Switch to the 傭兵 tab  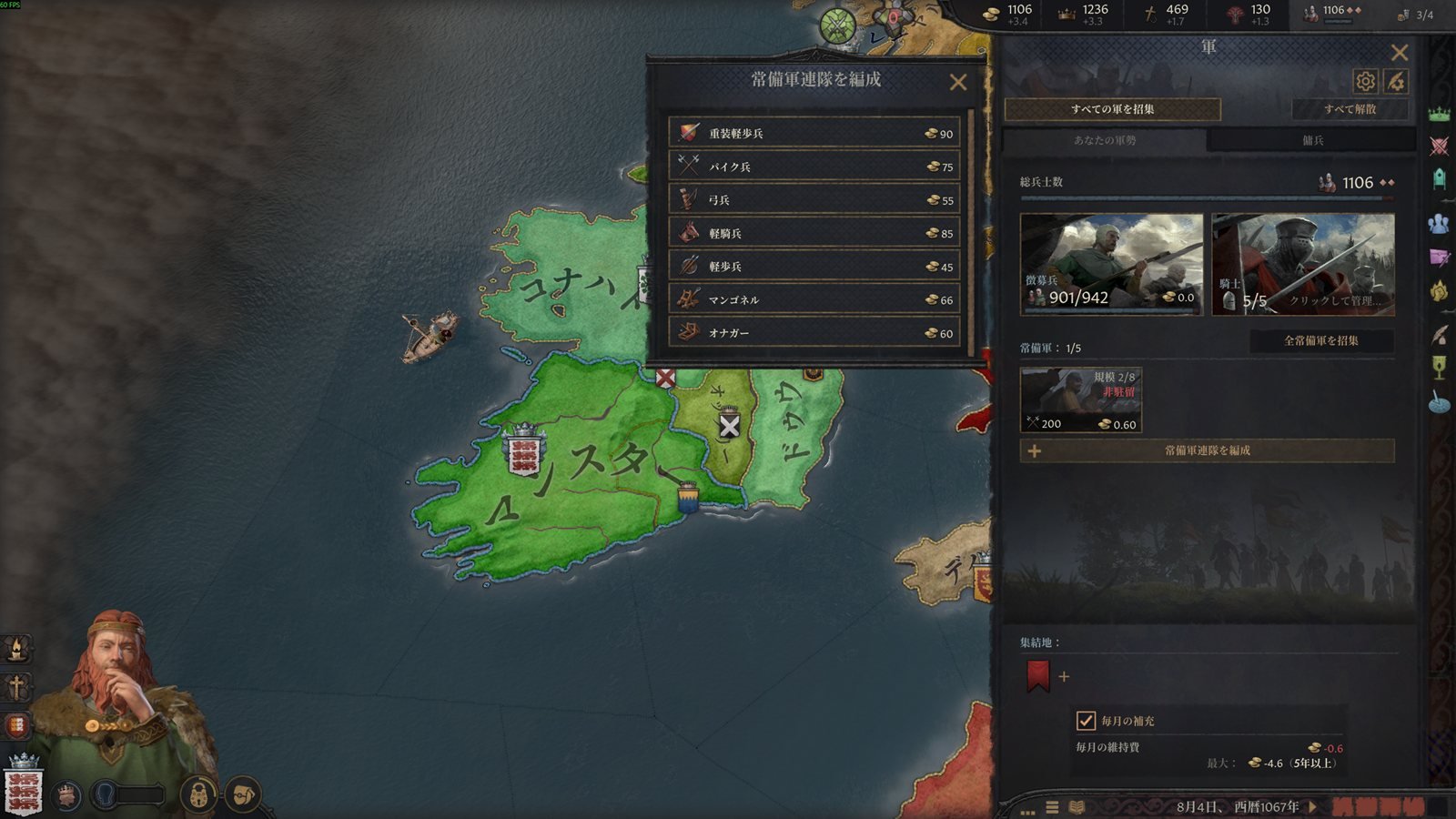point(1312,140)
